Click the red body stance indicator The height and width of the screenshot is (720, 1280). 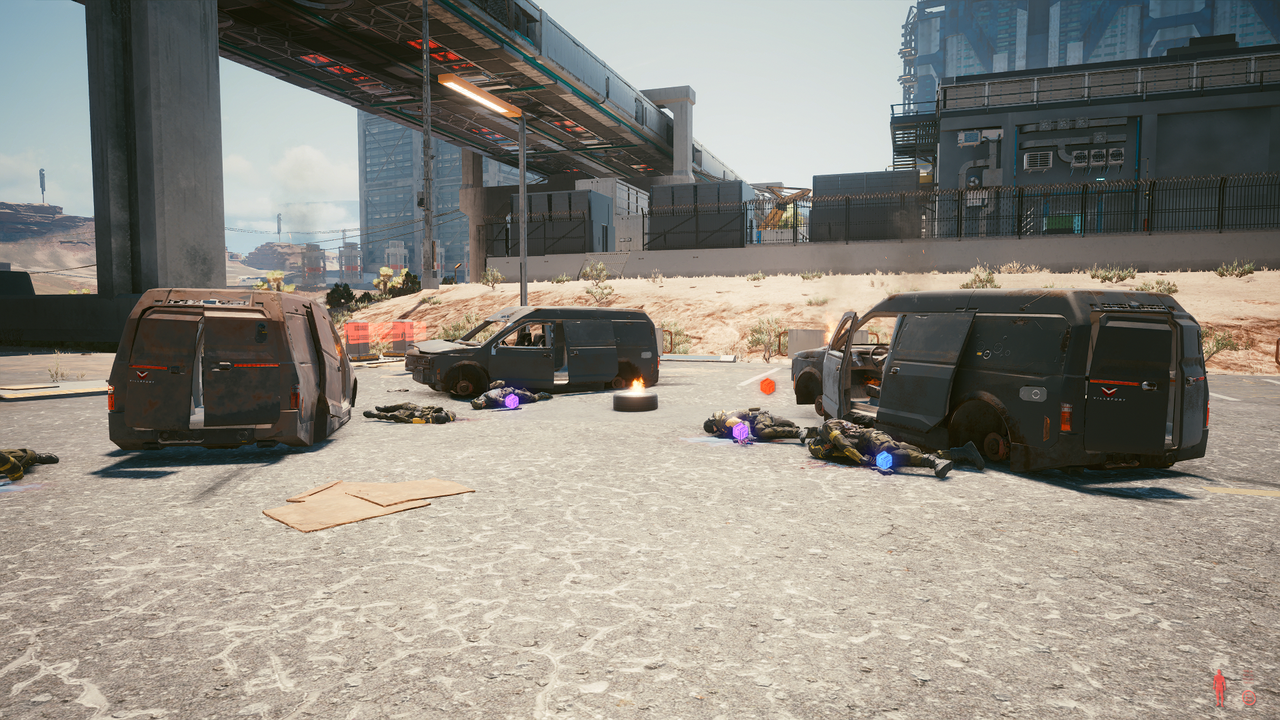pyautogui.click(x=1219, y=687)
